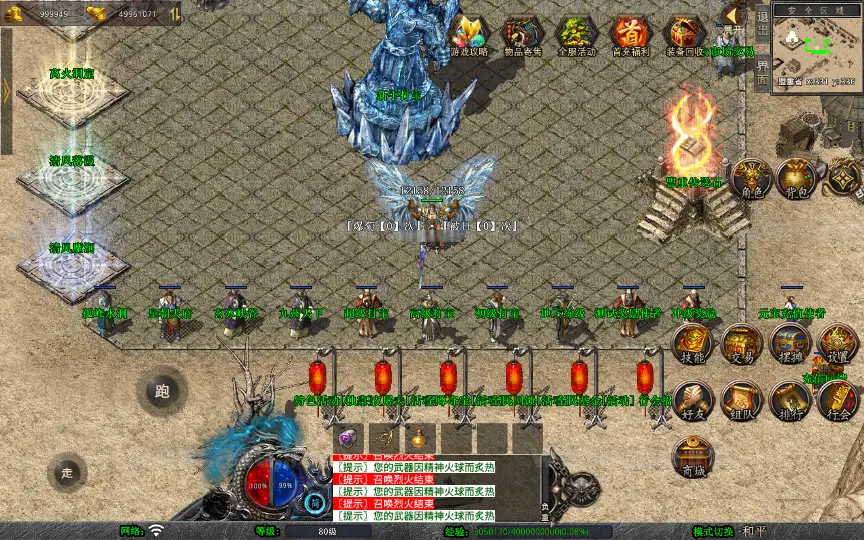864x540 pixels.
Task: Open the 背包 backpack
Action: tap(797, 179)
